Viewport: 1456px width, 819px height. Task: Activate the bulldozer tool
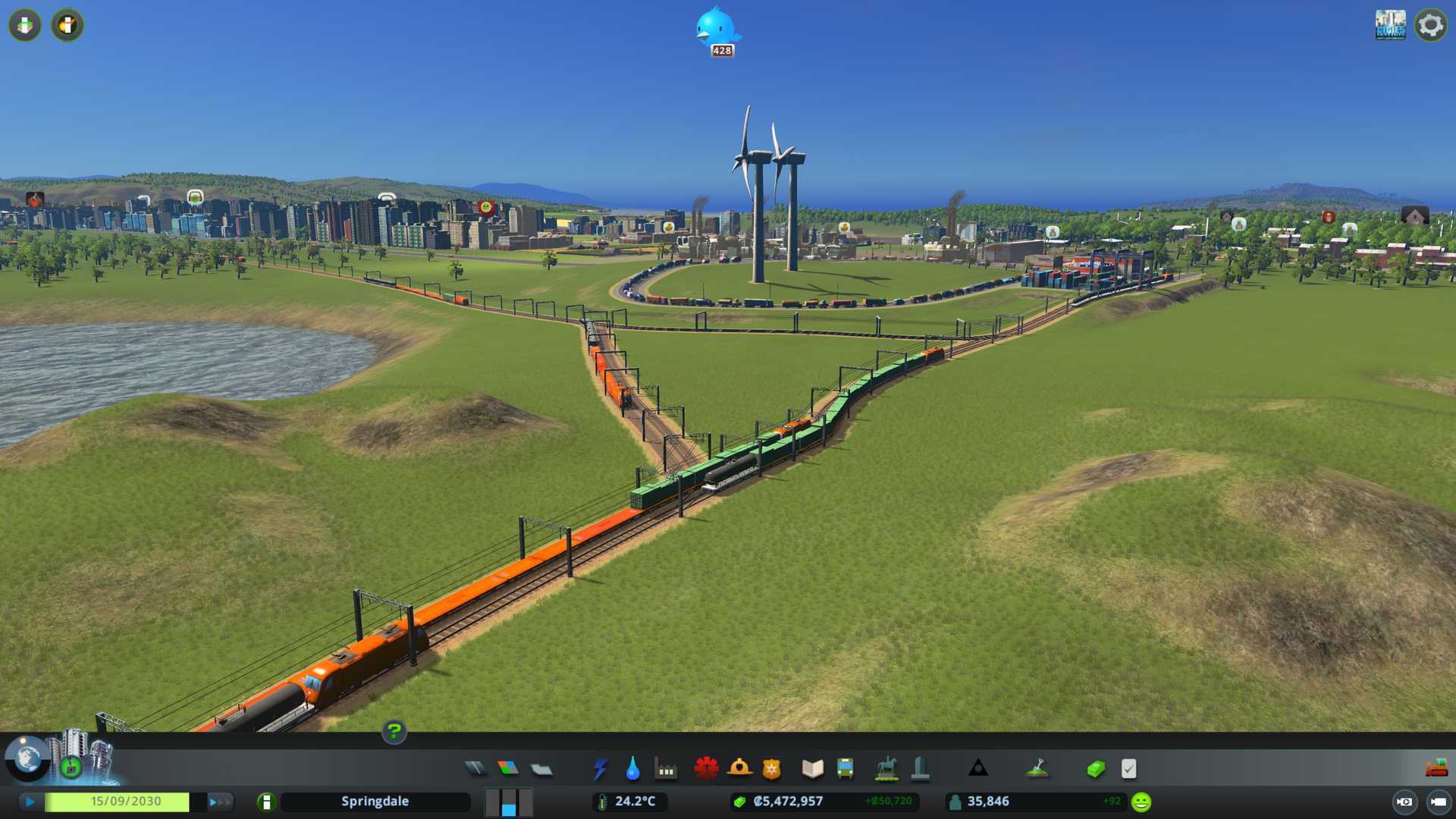(x=1436, y=769)
